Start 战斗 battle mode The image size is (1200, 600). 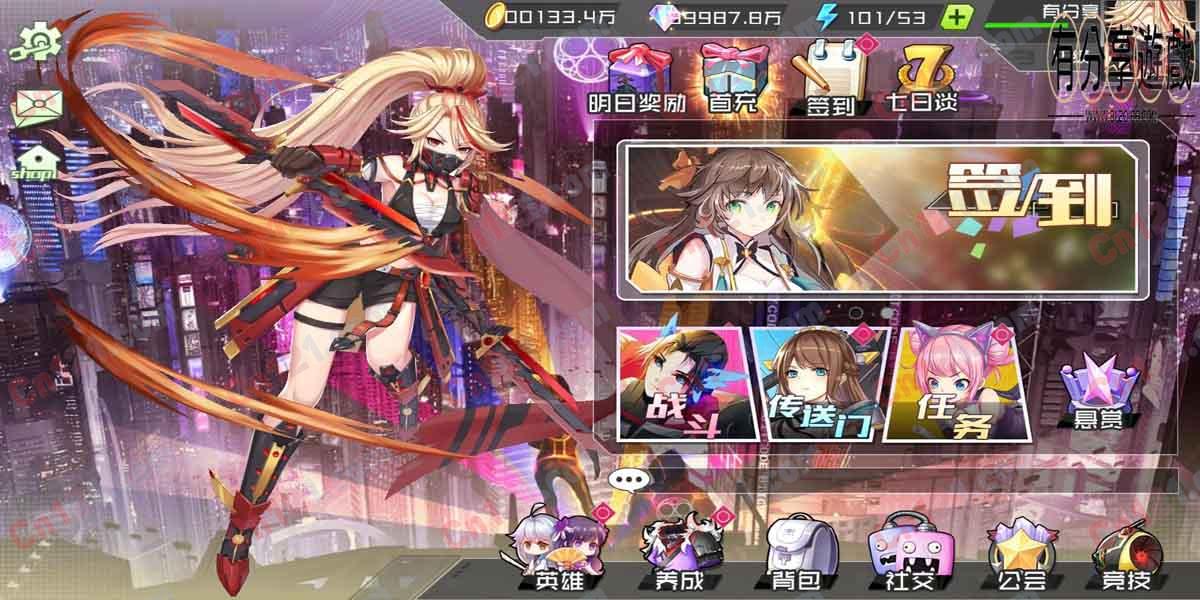[680, 383]
